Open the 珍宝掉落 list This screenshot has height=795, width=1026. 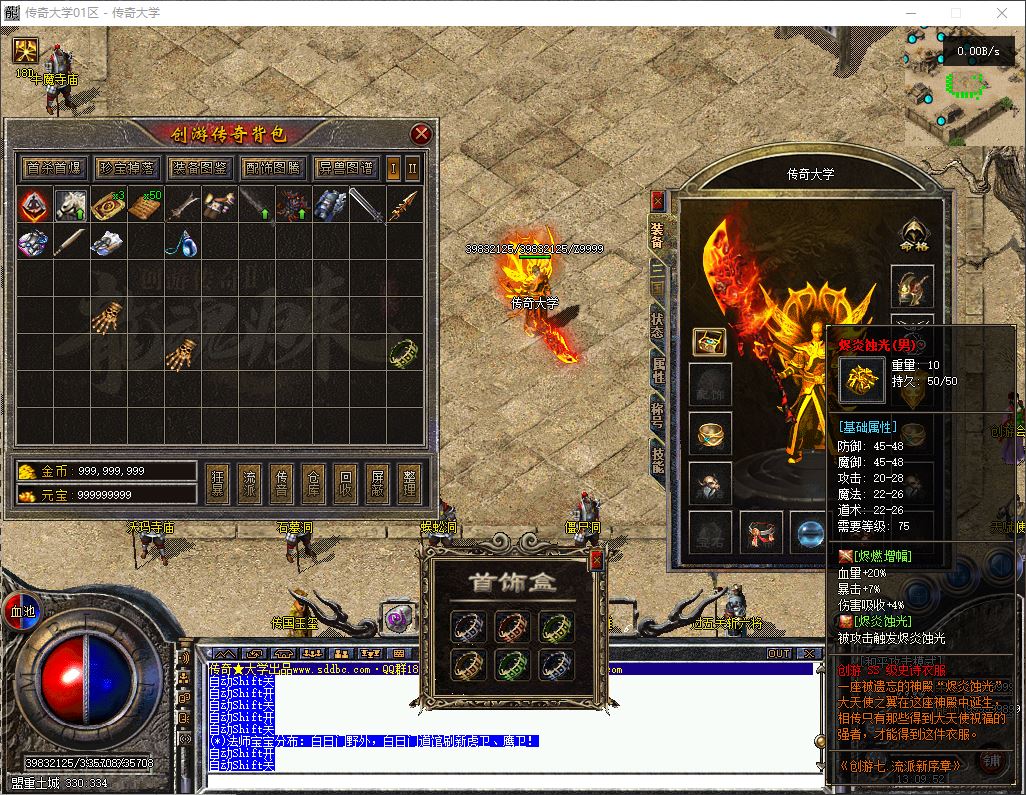pos(127,168)
